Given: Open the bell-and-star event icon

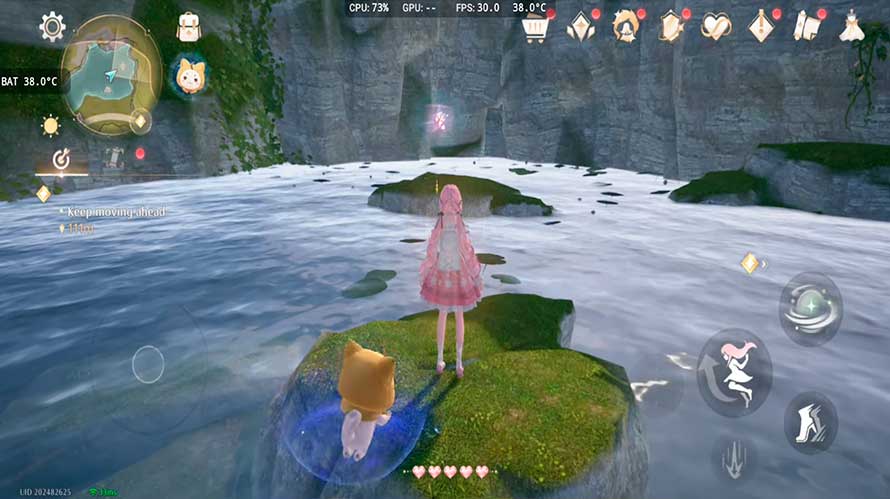Looking at the screenshot, I should tap(626, 26).
